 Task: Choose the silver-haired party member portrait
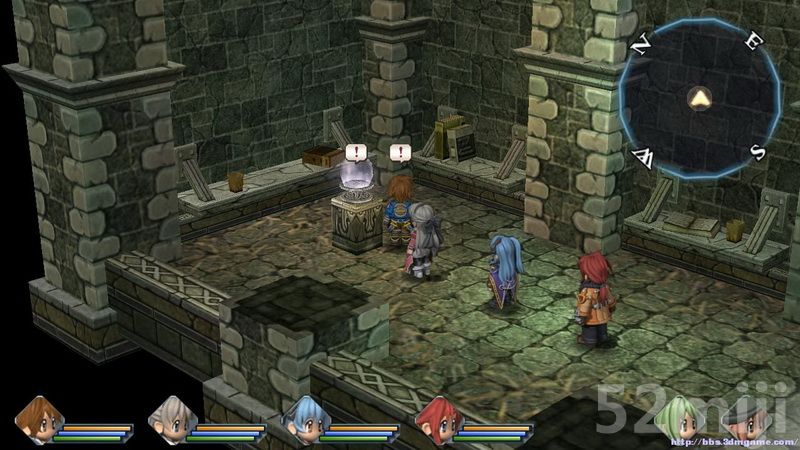click(x=171, y=420)
